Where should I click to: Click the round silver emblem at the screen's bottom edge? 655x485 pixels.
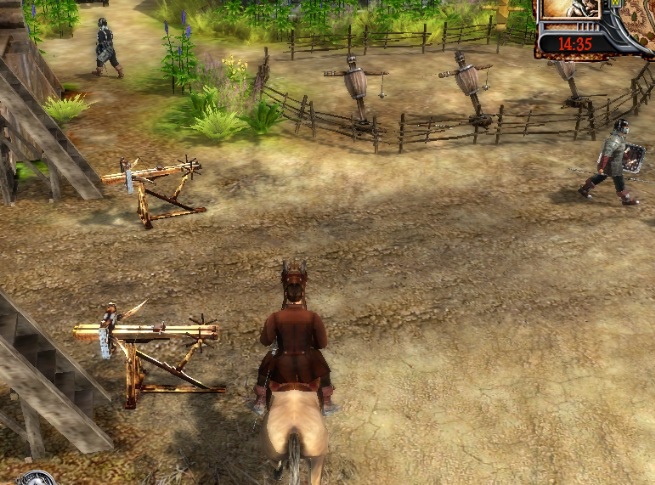coord(36,478)
